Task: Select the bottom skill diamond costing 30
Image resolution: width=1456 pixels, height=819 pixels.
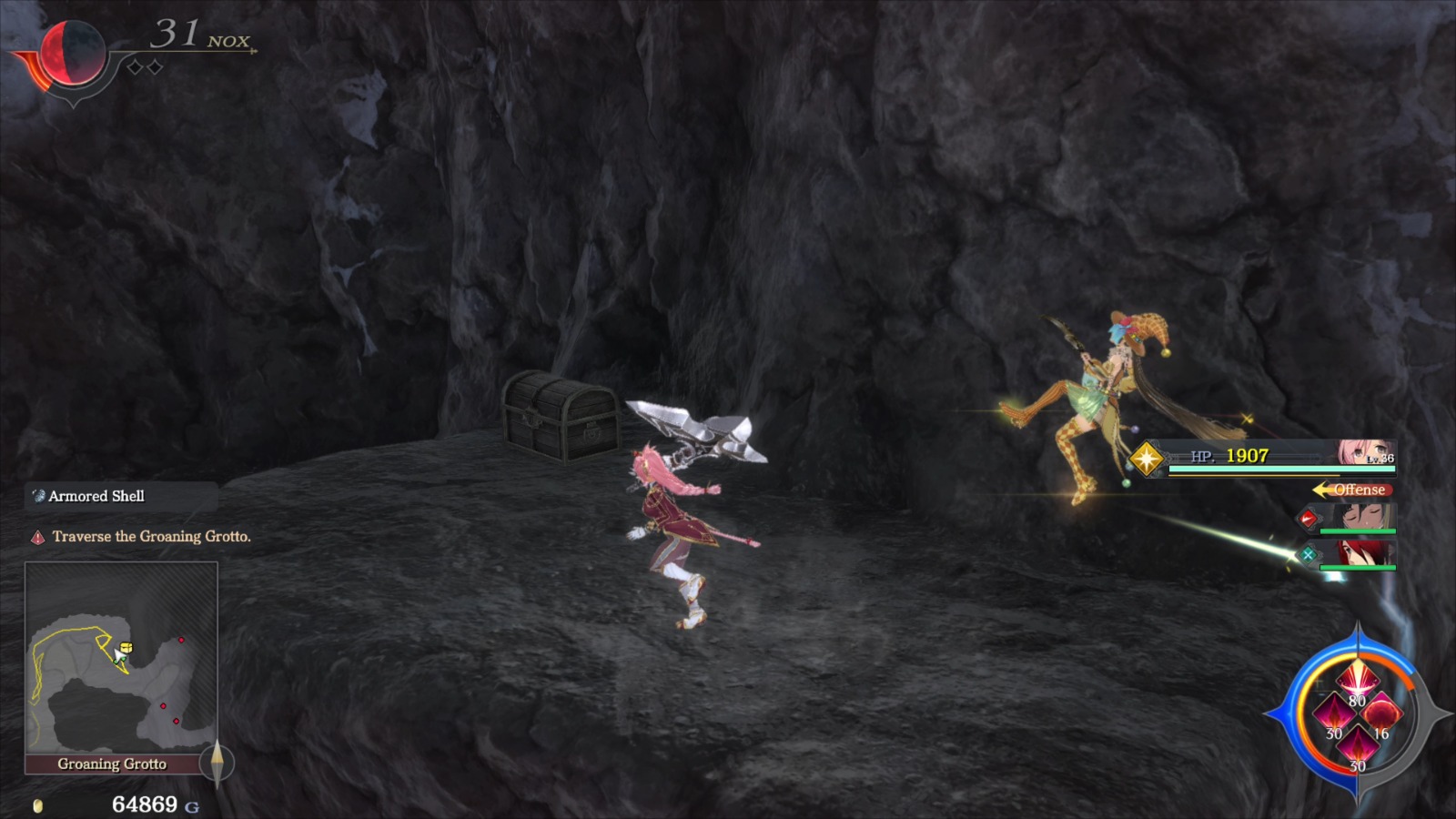Action: coord(1358,745)
